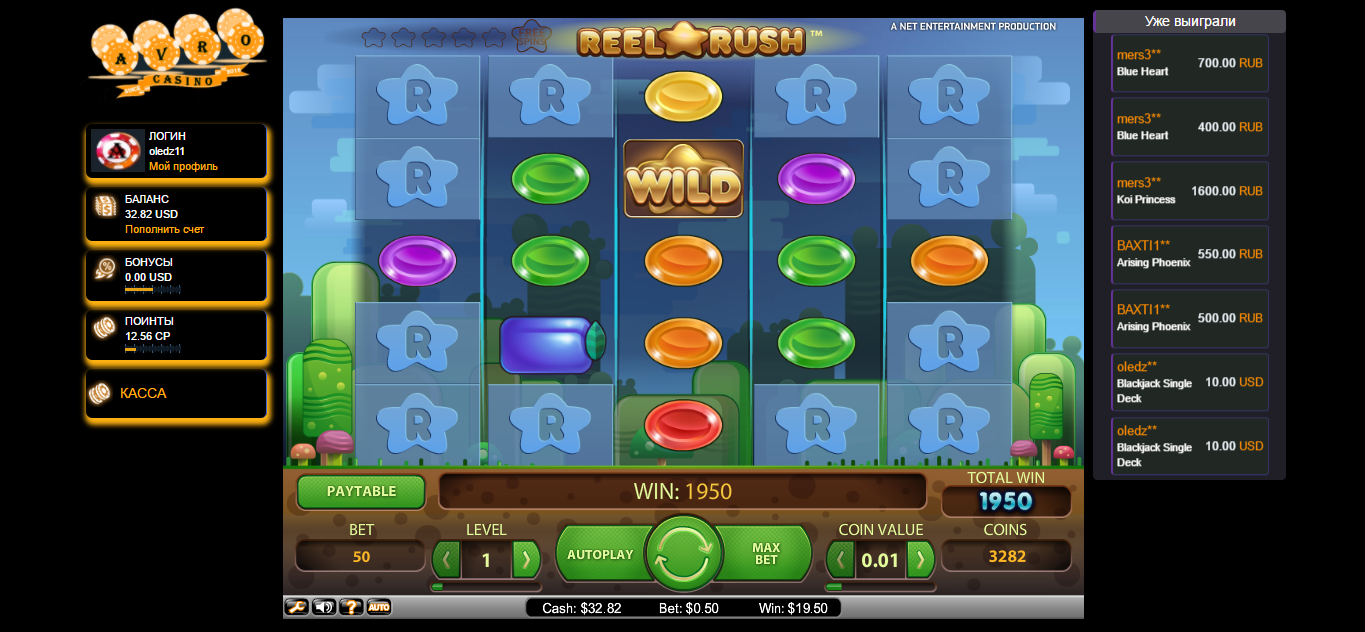Toggle sound with the speaker icon

pyautogui.click(x=324, y=607)
